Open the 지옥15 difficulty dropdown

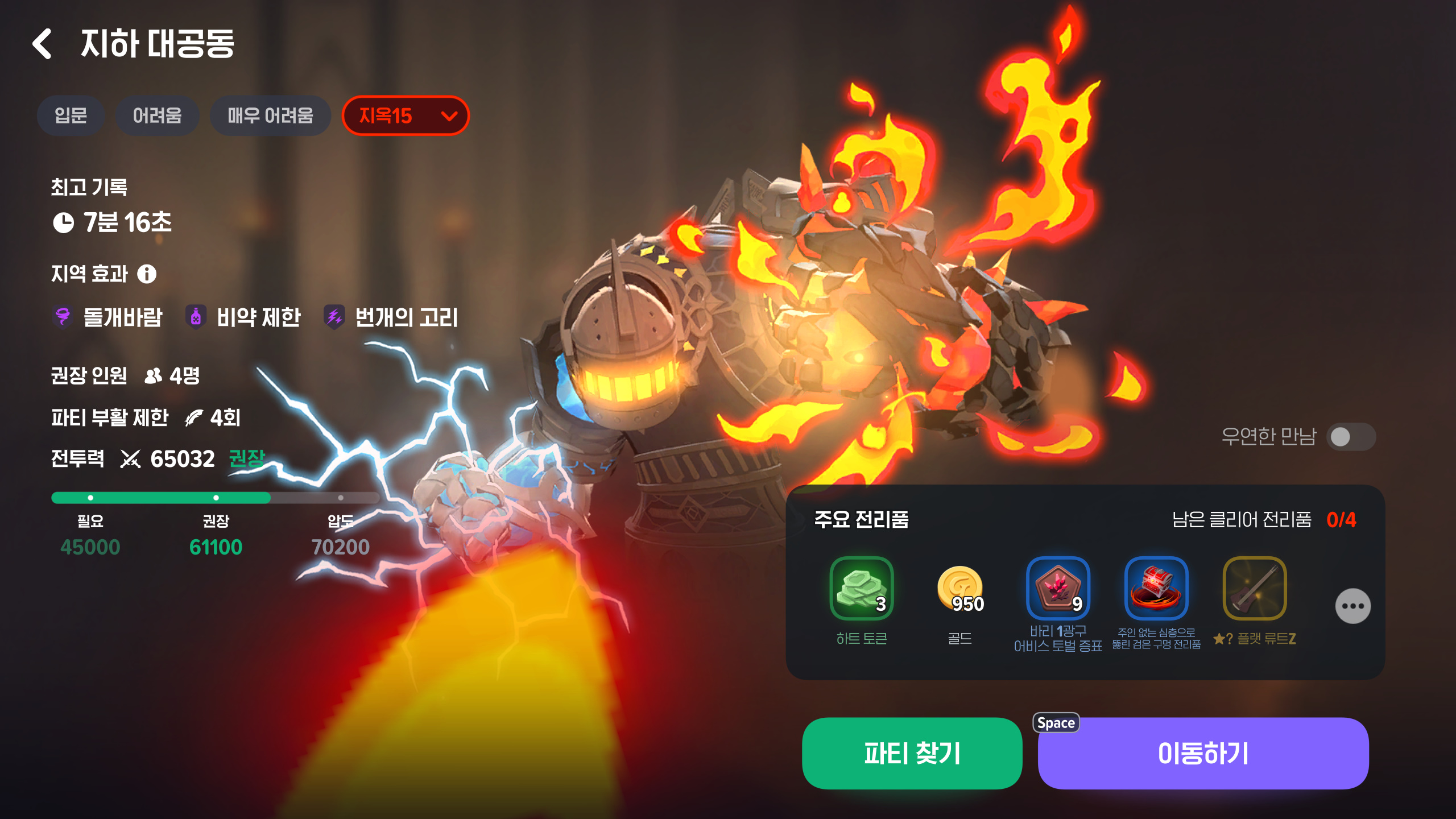[406, 116]
